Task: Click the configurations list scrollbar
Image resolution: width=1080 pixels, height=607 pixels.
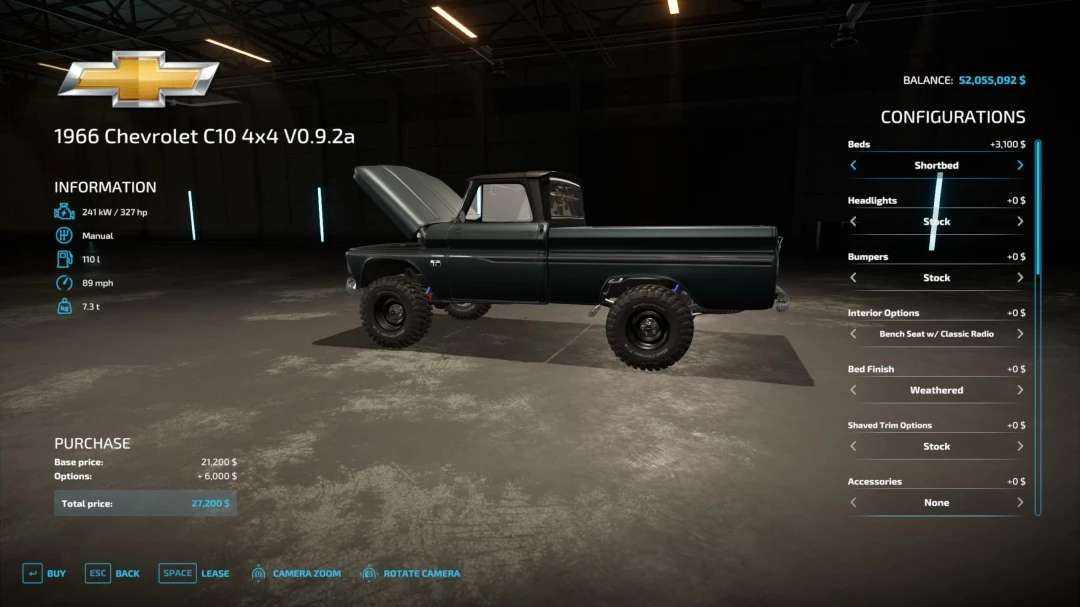Action: coord(1038,210)
